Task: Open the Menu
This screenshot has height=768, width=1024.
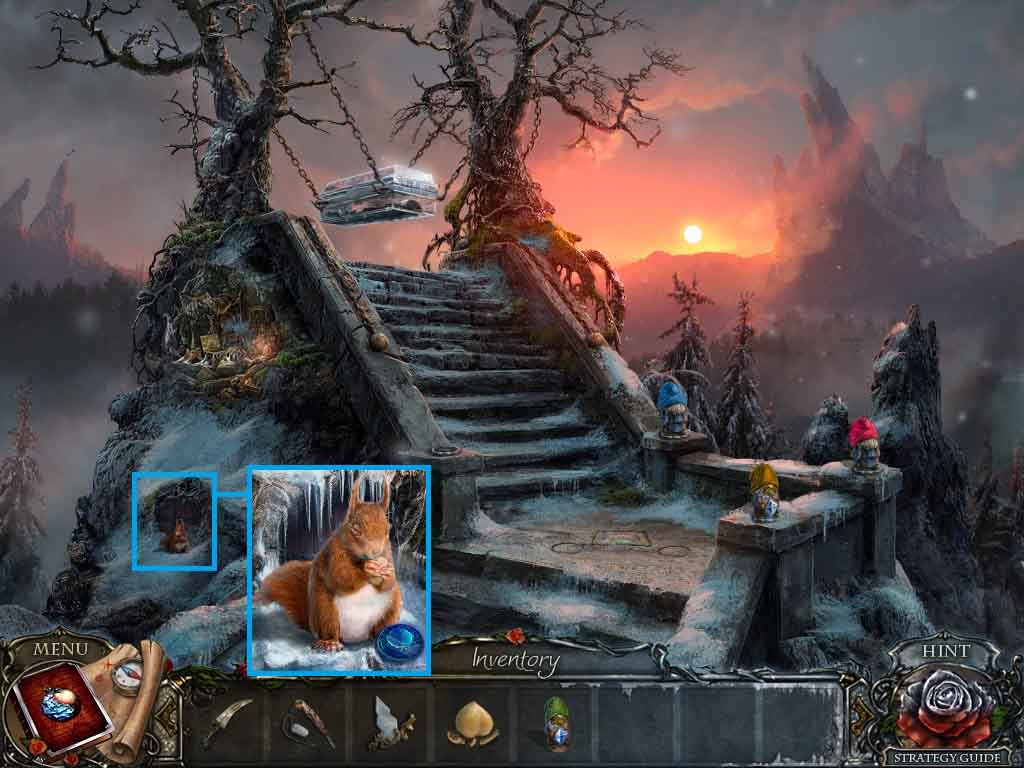Action: click(61, 649)
